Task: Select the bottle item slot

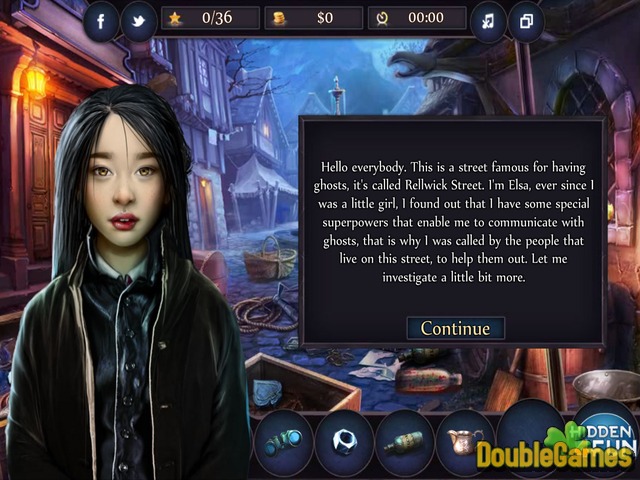Action: 404,440
